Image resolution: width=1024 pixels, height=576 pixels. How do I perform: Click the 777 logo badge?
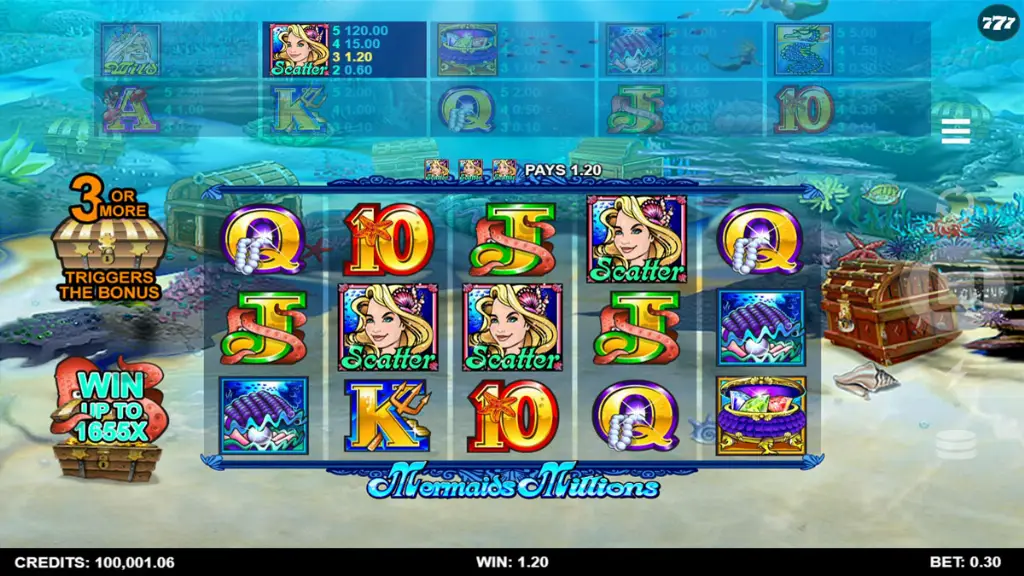(x=997, y=22)
